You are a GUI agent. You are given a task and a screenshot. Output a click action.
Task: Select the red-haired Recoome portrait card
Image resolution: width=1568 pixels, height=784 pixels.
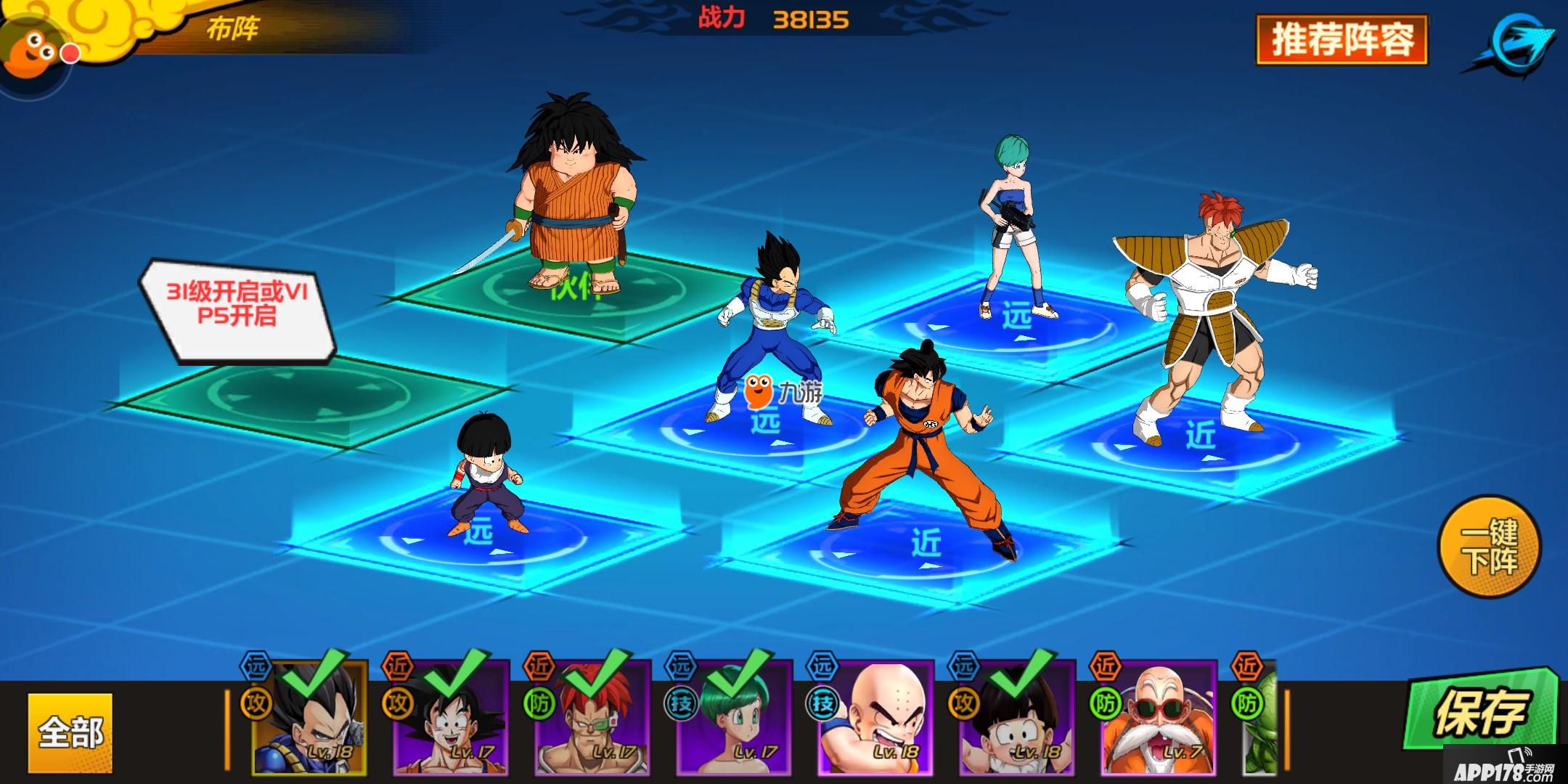click(592, 717)
